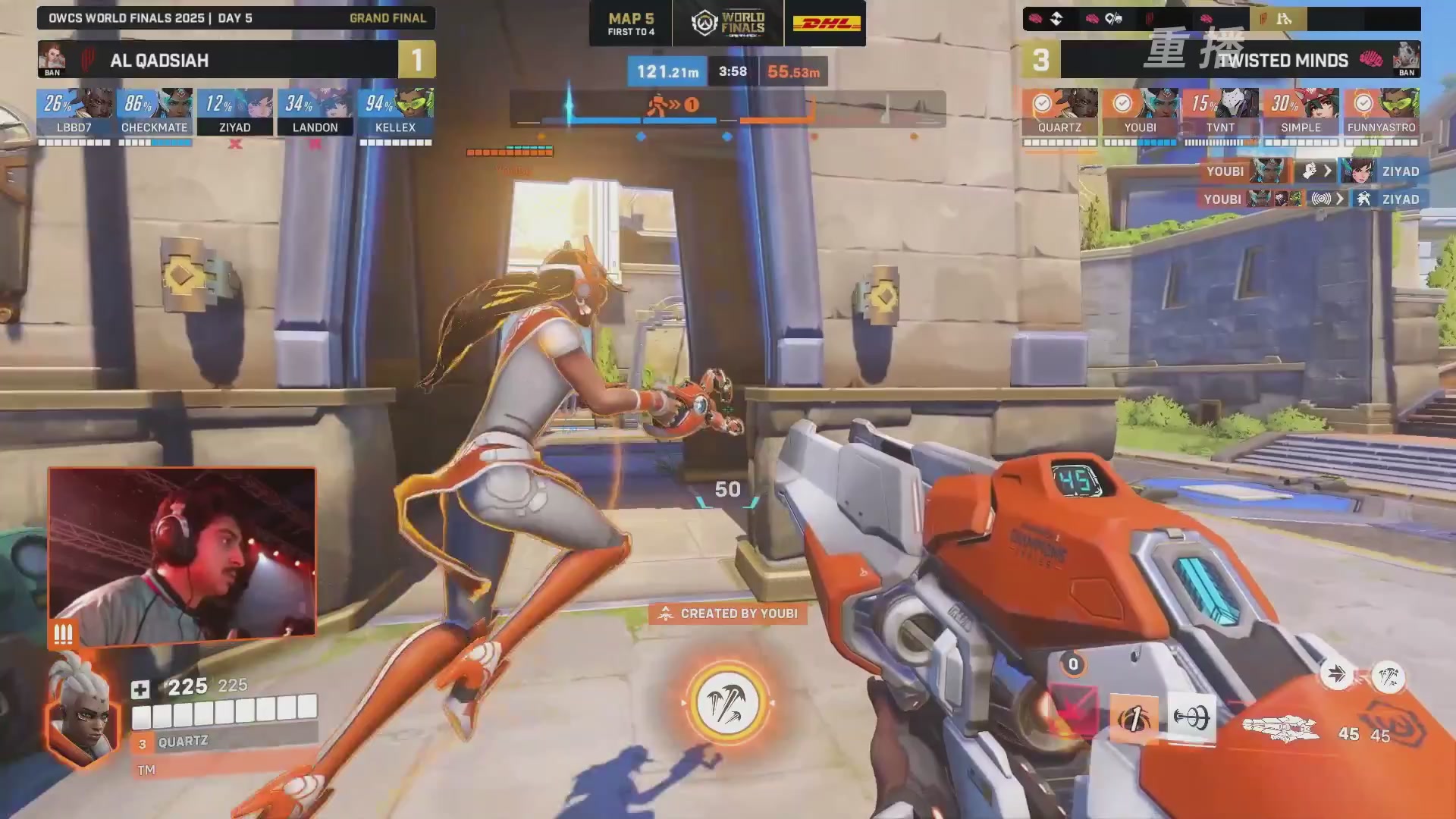Pick KELLEX's player card
Image resolution: width=1456 pixels, height=819 pixels.
click(x=396, y=112)
